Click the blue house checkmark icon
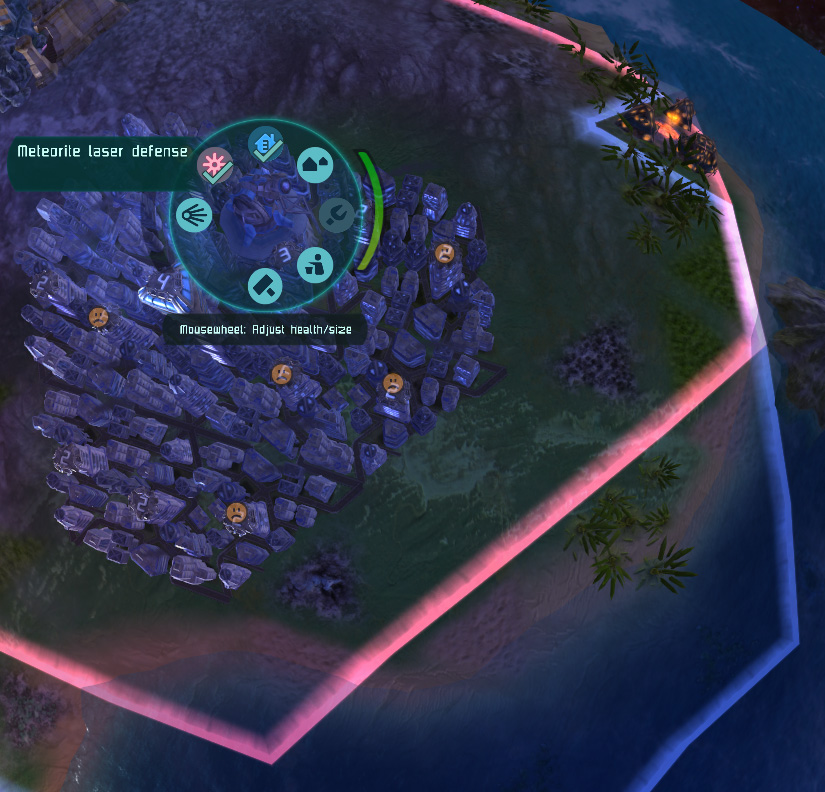This screenshot has width=825, height=792. point(265,145)
